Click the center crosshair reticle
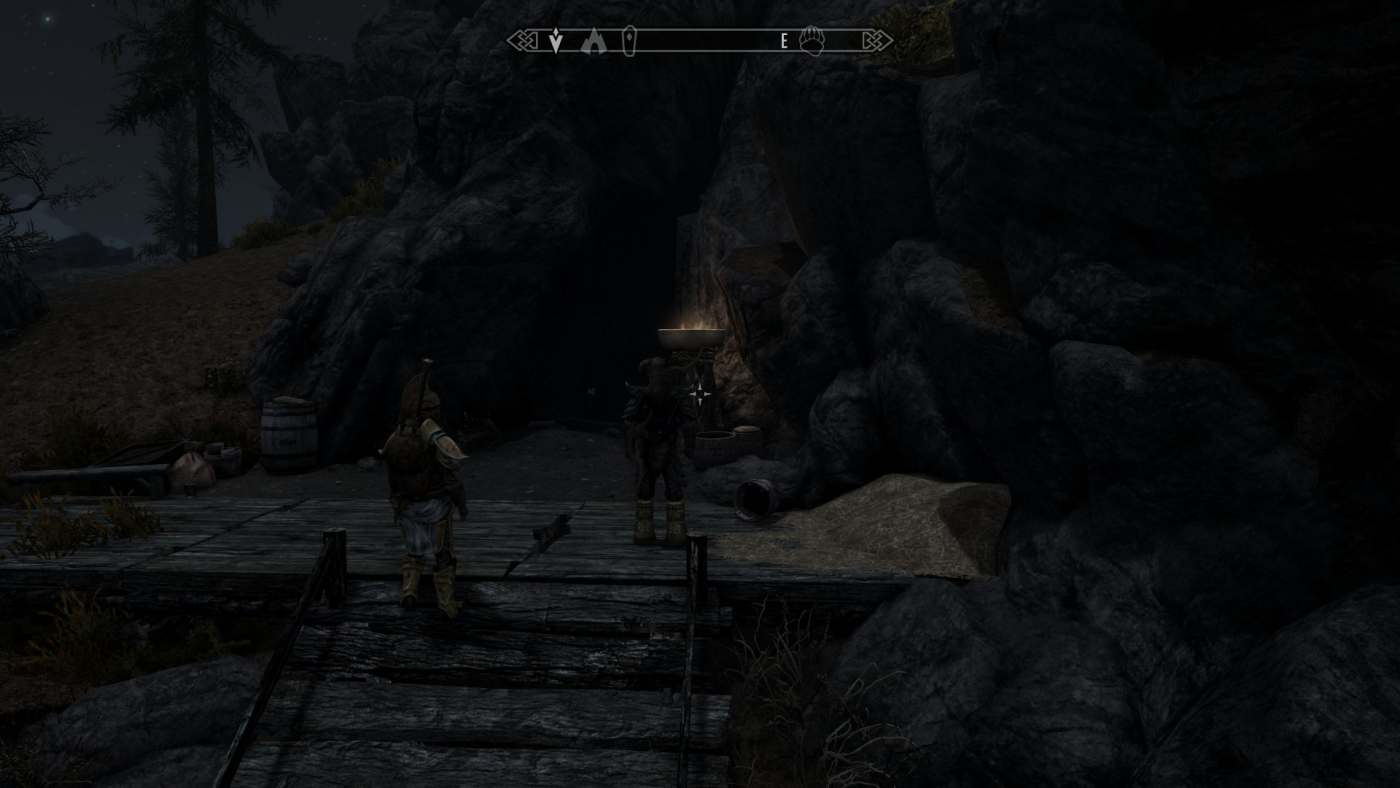The height and width of the screenshot is (788, 1400). tap(699, 394)
